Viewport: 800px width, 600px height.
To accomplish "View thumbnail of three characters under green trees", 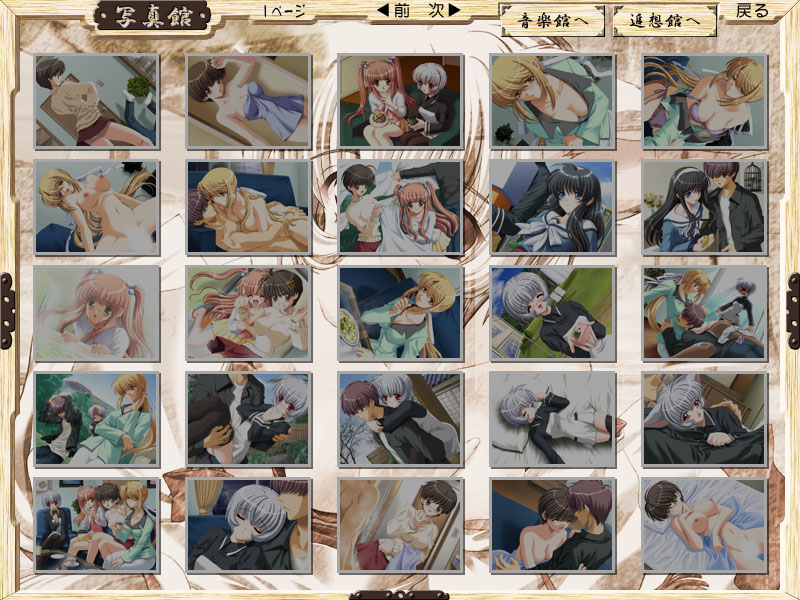I will coord(97,419).
